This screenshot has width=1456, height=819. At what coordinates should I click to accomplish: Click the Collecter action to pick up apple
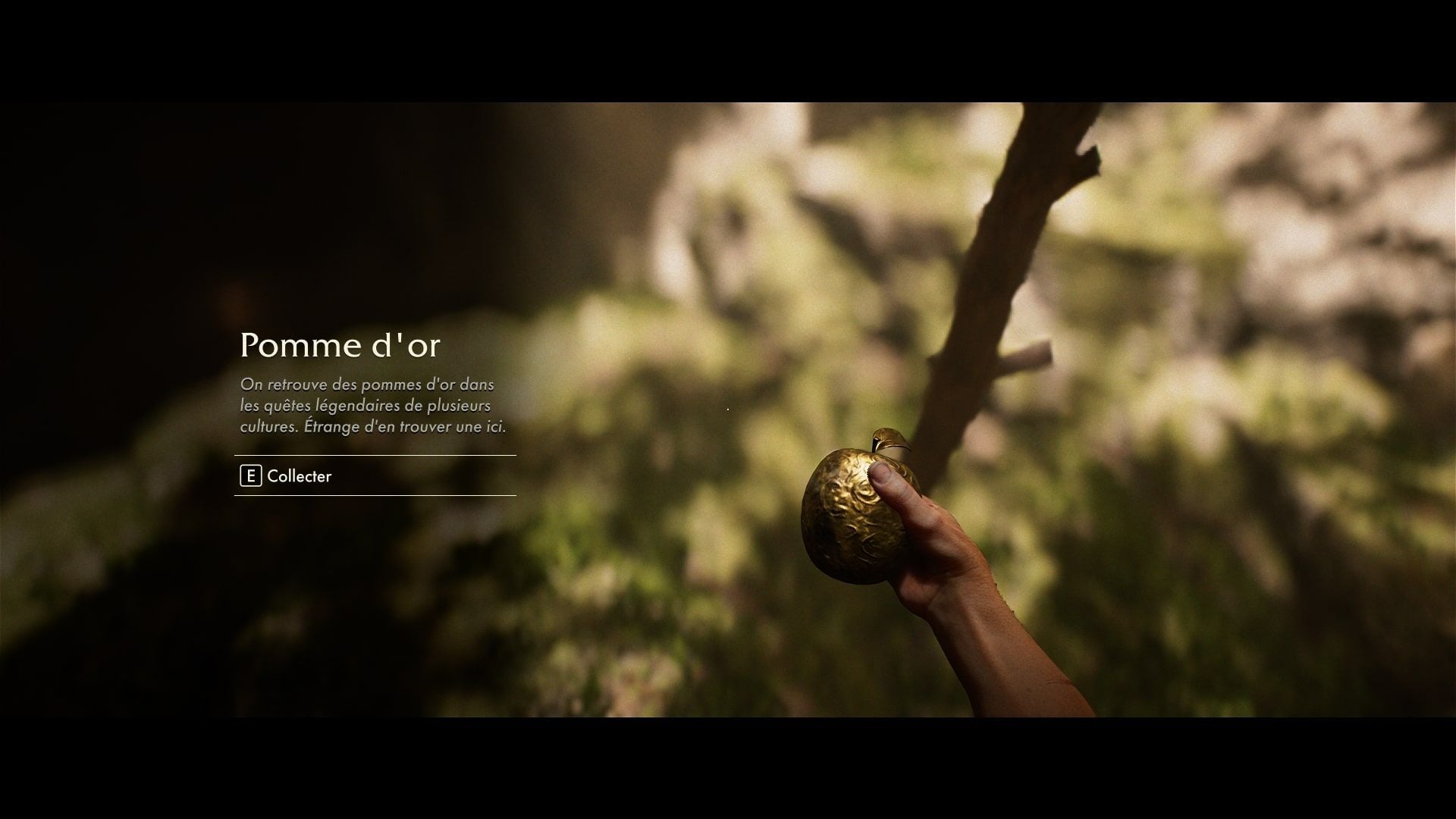click(298, 477)
